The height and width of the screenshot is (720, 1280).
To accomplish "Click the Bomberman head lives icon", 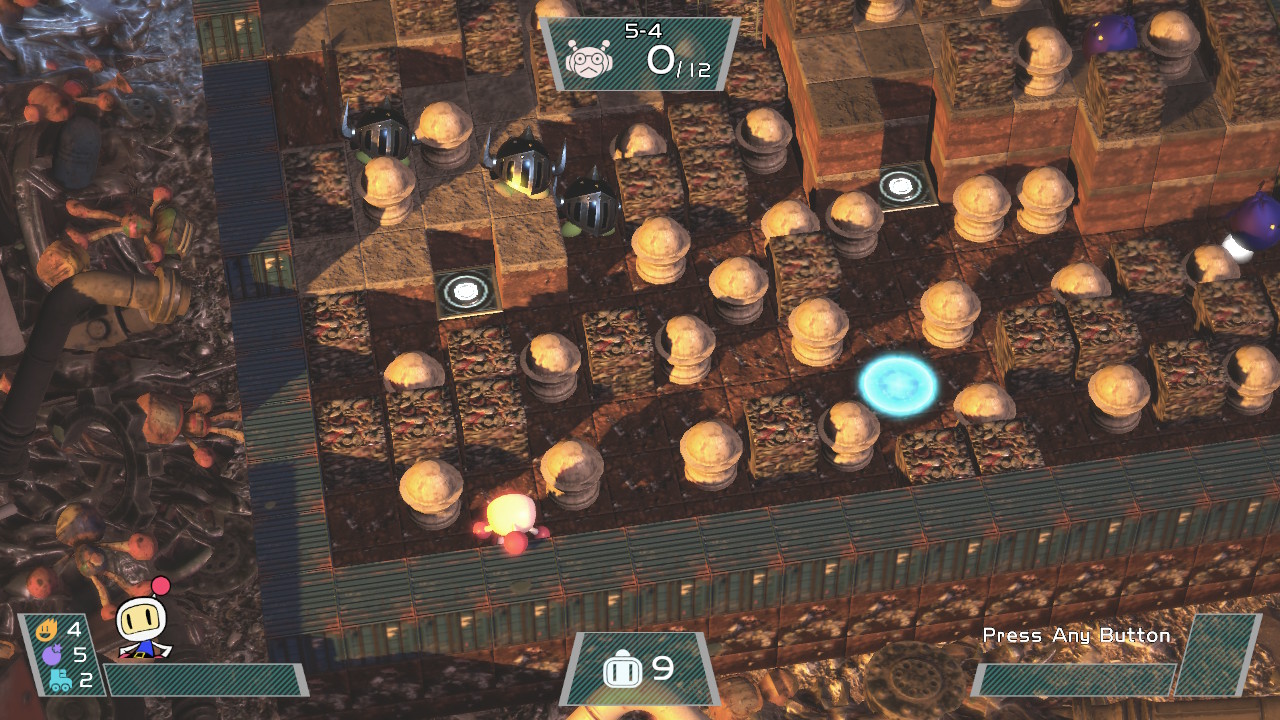I will (x=621, y=670).
